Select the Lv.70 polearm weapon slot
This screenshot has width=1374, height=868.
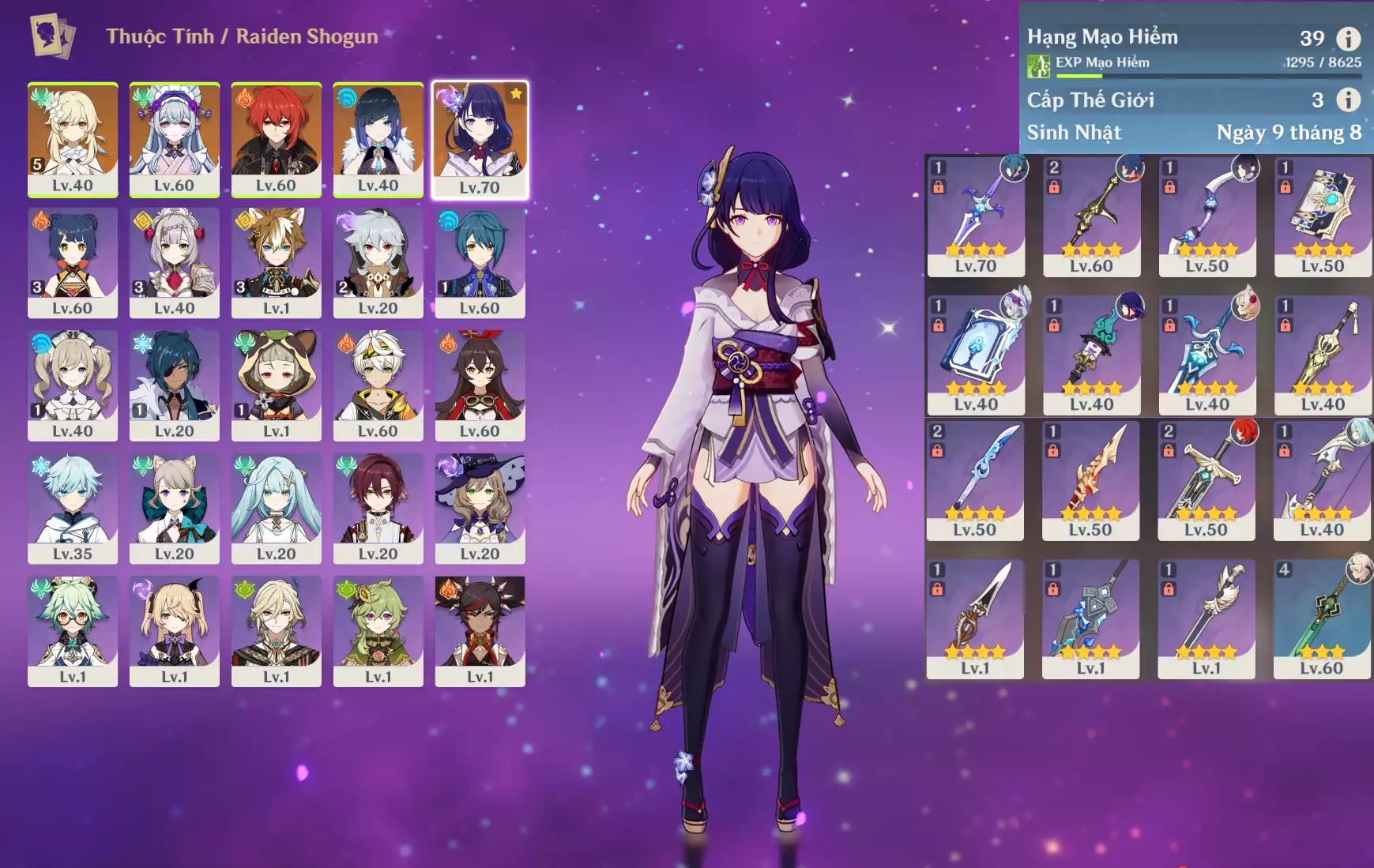pos(975,216)
